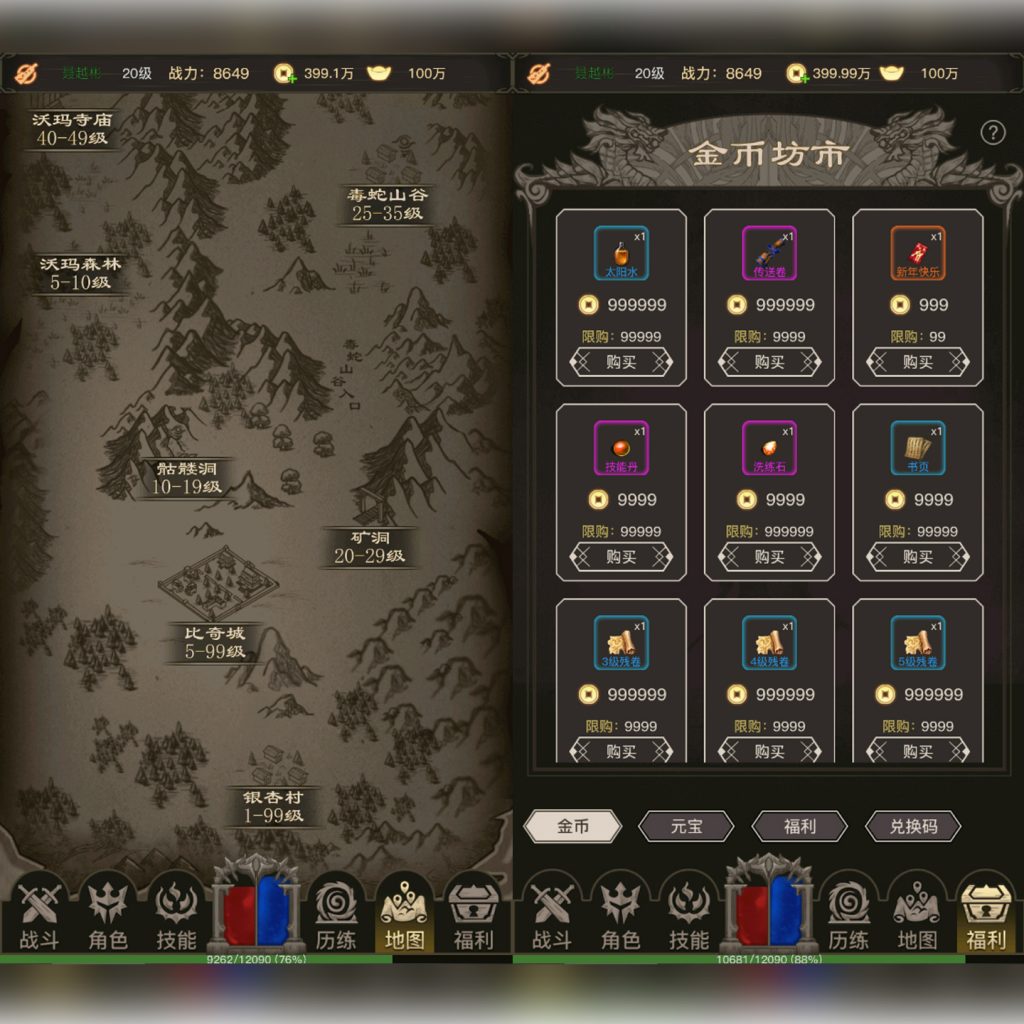The image size is (1024, 1024).
Task: Open the 兑换码 tab
Action: [912, 826]
